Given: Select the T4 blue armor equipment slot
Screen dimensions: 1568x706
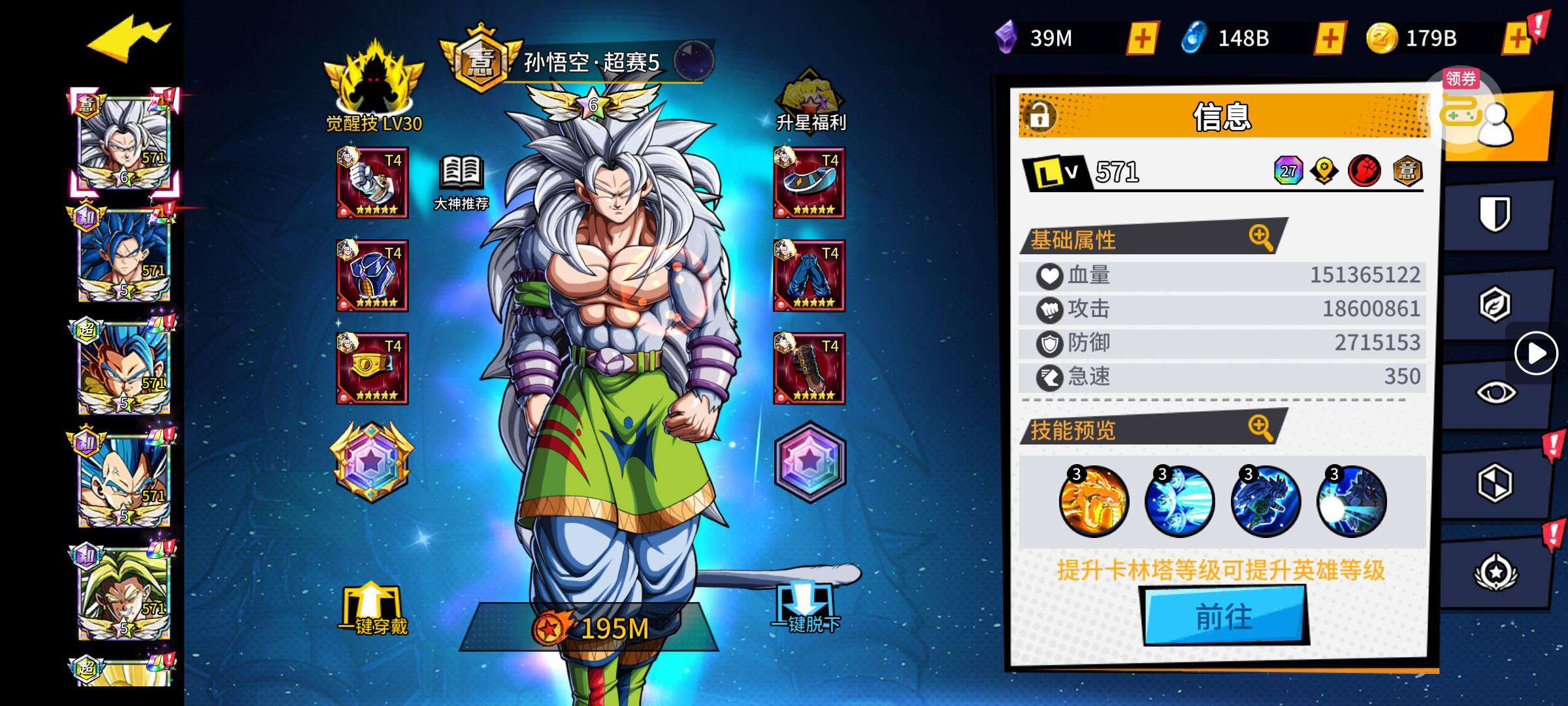Looking at the screenshot, I should point(372,276).
